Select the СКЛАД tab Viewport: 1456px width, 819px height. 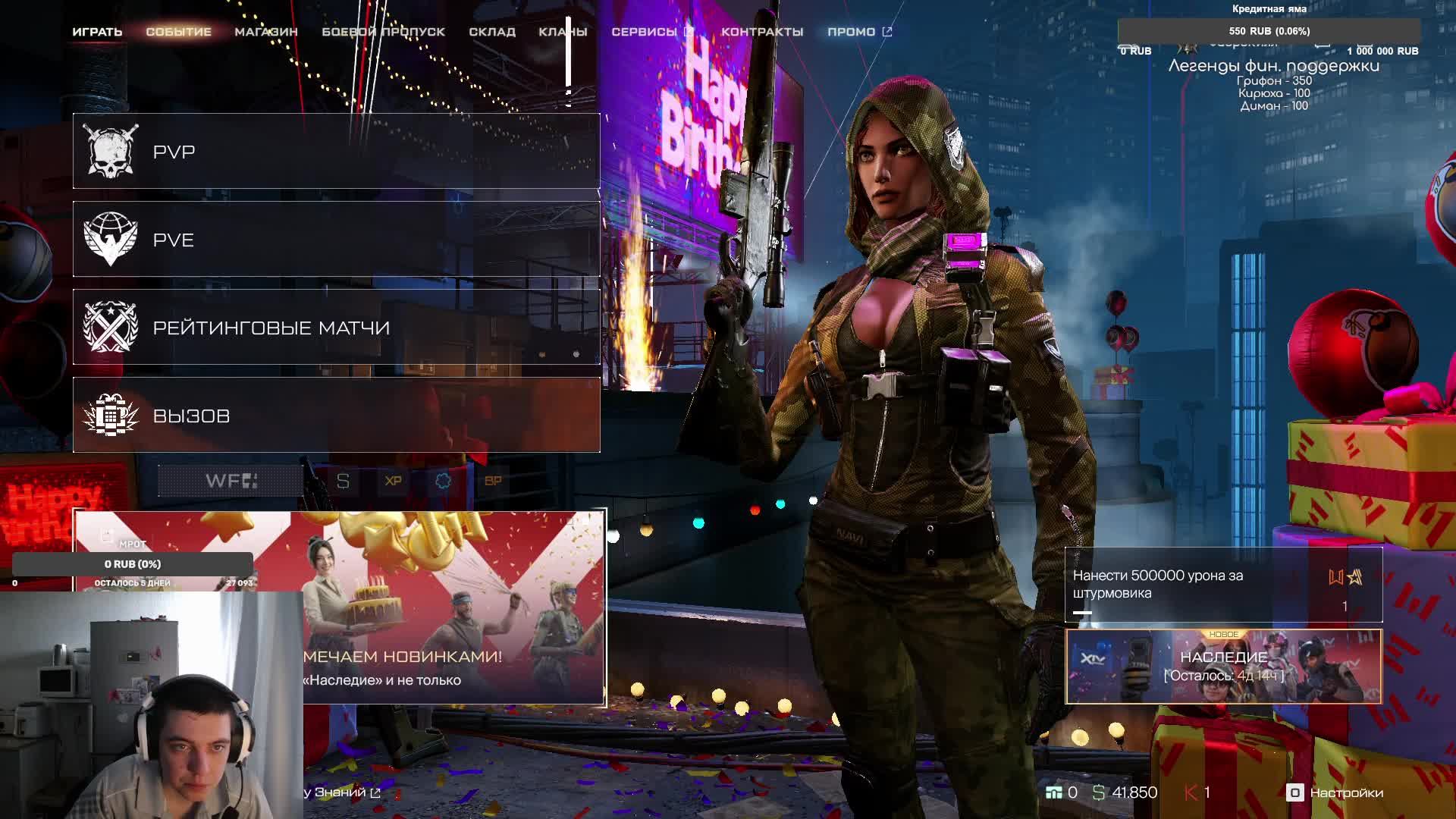tap(492, 32)
